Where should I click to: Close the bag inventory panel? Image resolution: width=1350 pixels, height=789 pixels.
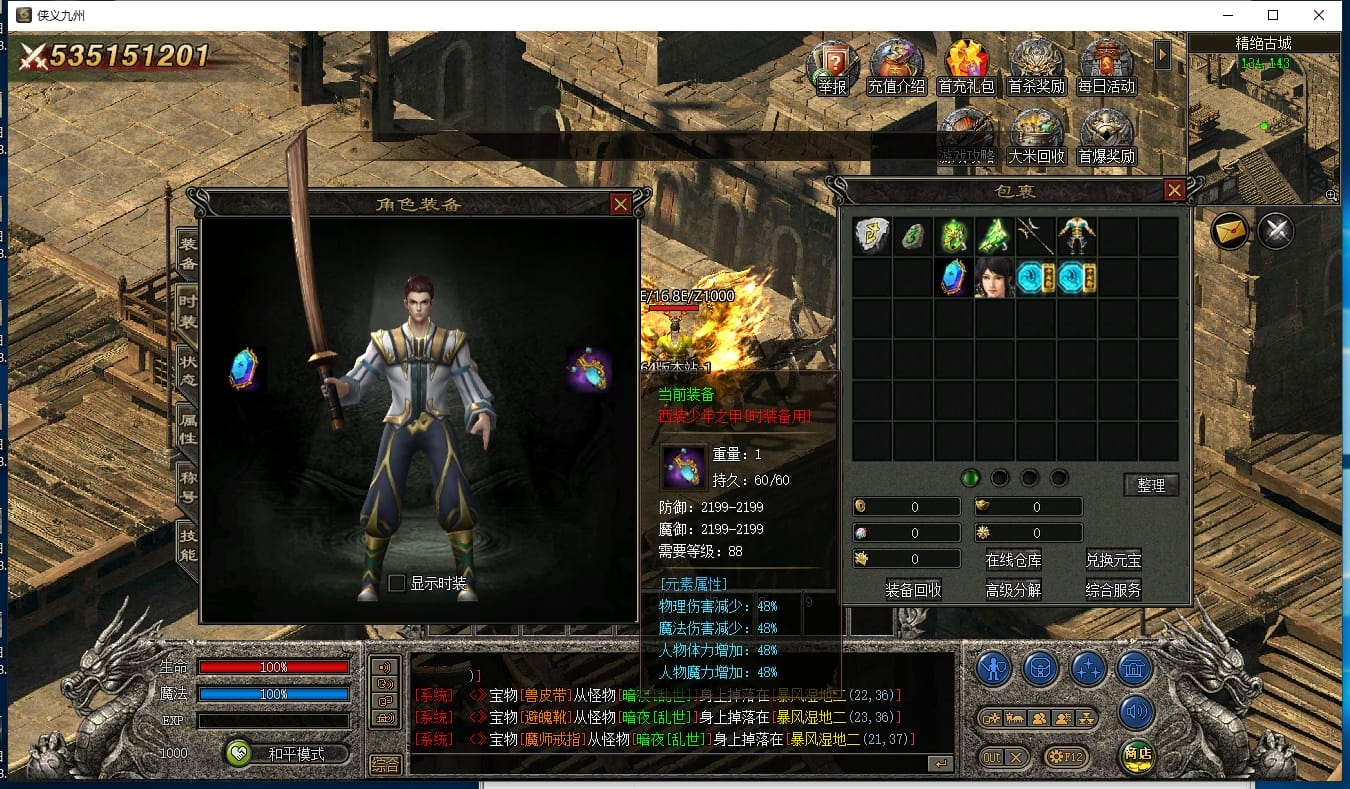[x=1175, y=190]
